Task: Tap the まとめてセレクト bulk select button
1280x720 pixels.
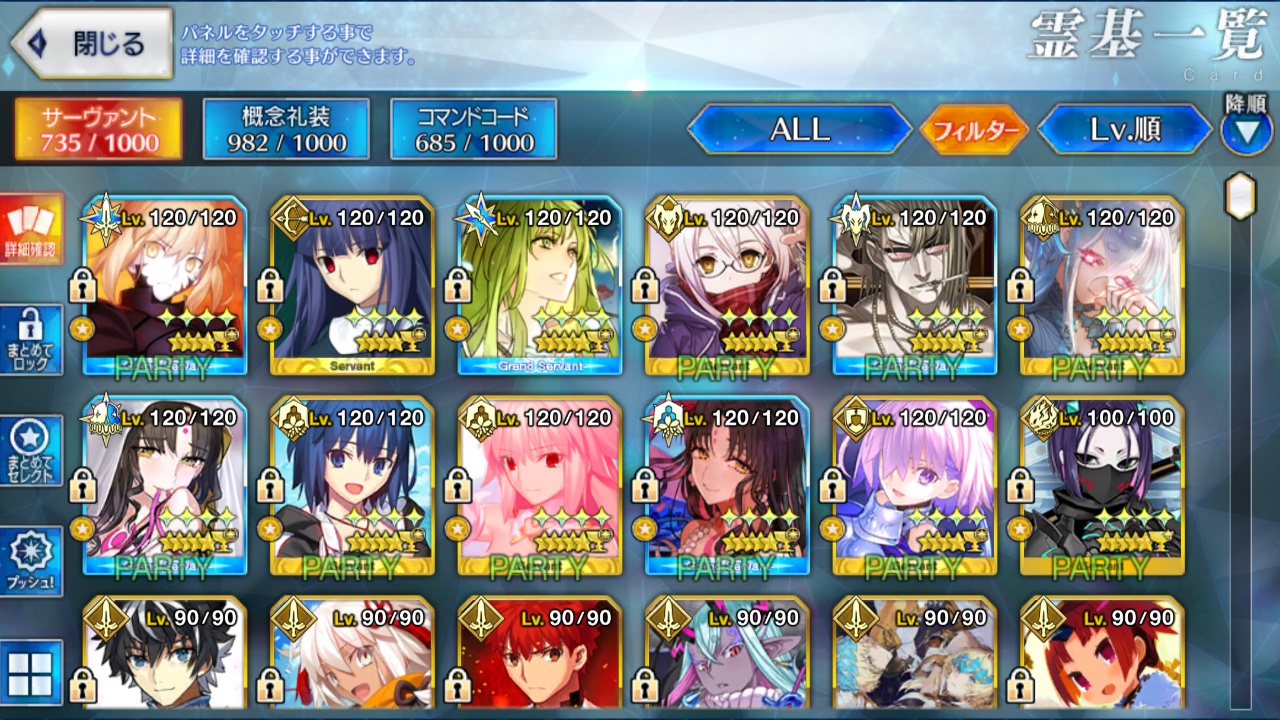Action: (31, 450)
